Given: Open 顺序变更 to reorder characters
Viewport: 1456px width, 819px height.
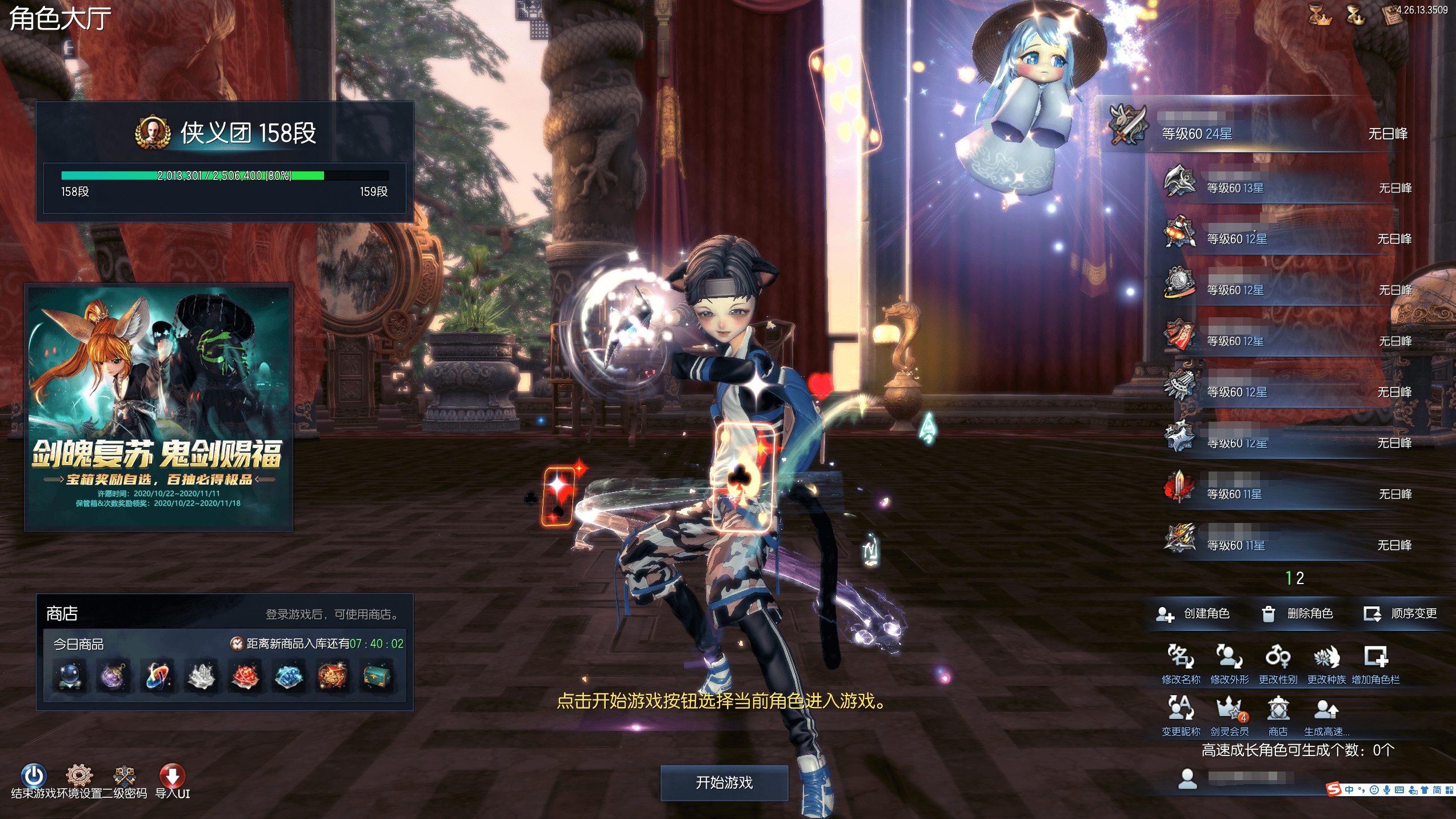Looking at the screenshot, I should point(1401,614).
